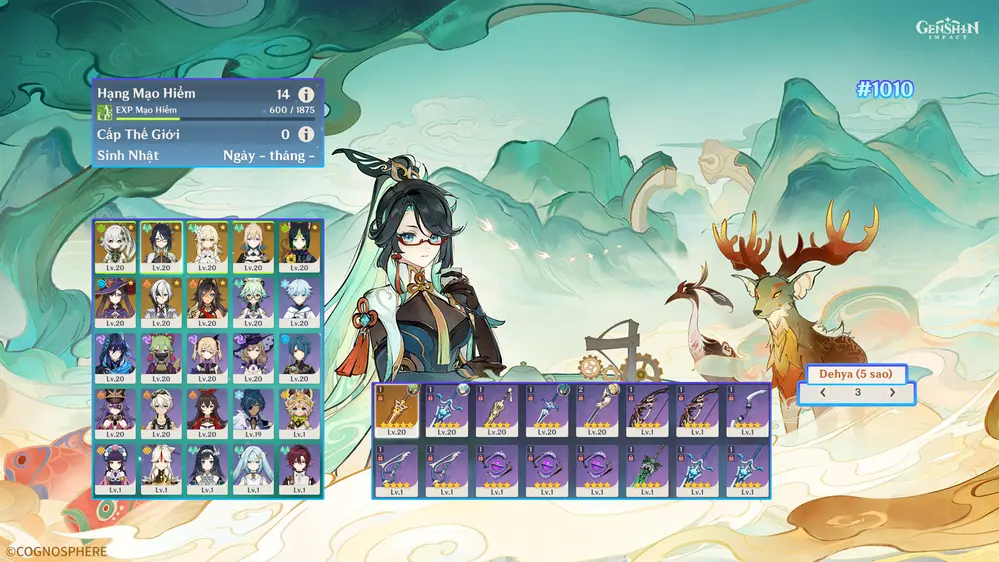Select the gold-background five-star weapon slot
Viewport: 999px width, 562px height.
pyautogui.click(x=397, y=410)
